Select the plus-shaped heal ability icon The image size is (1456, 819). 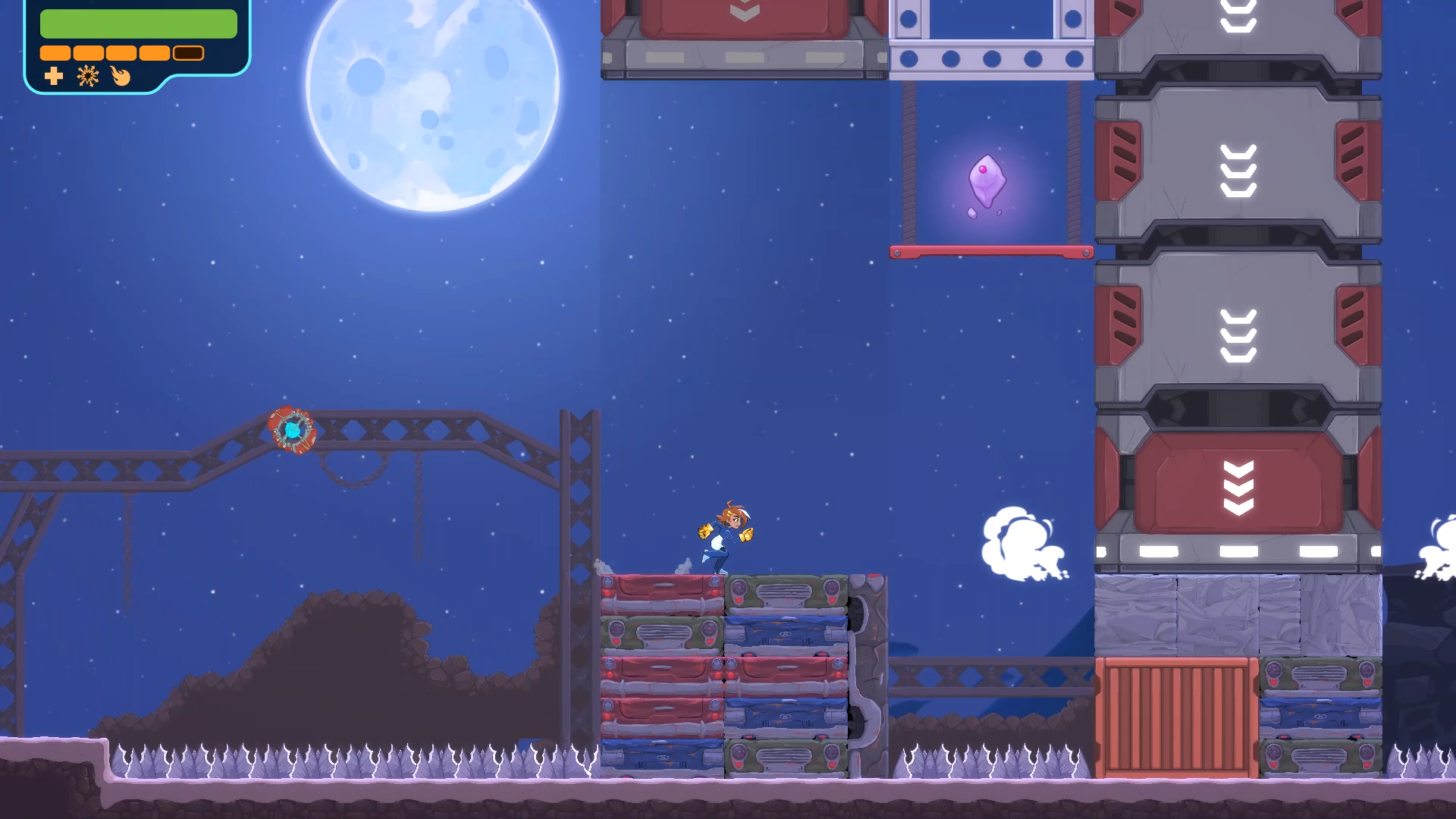point(54,76)
